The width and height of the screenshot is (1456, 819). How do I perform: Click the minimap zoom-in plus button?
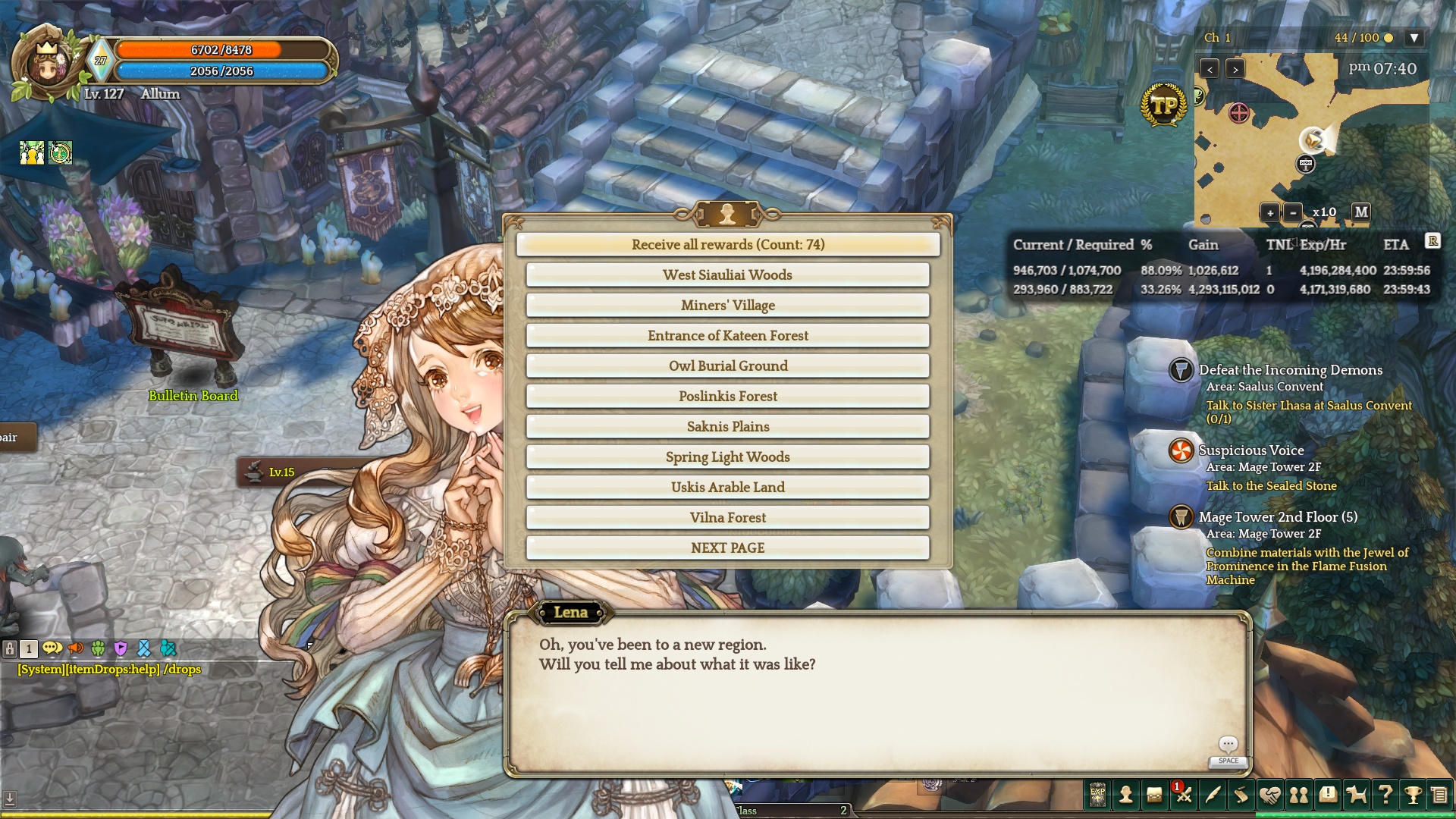click(x=1270, y=213)
